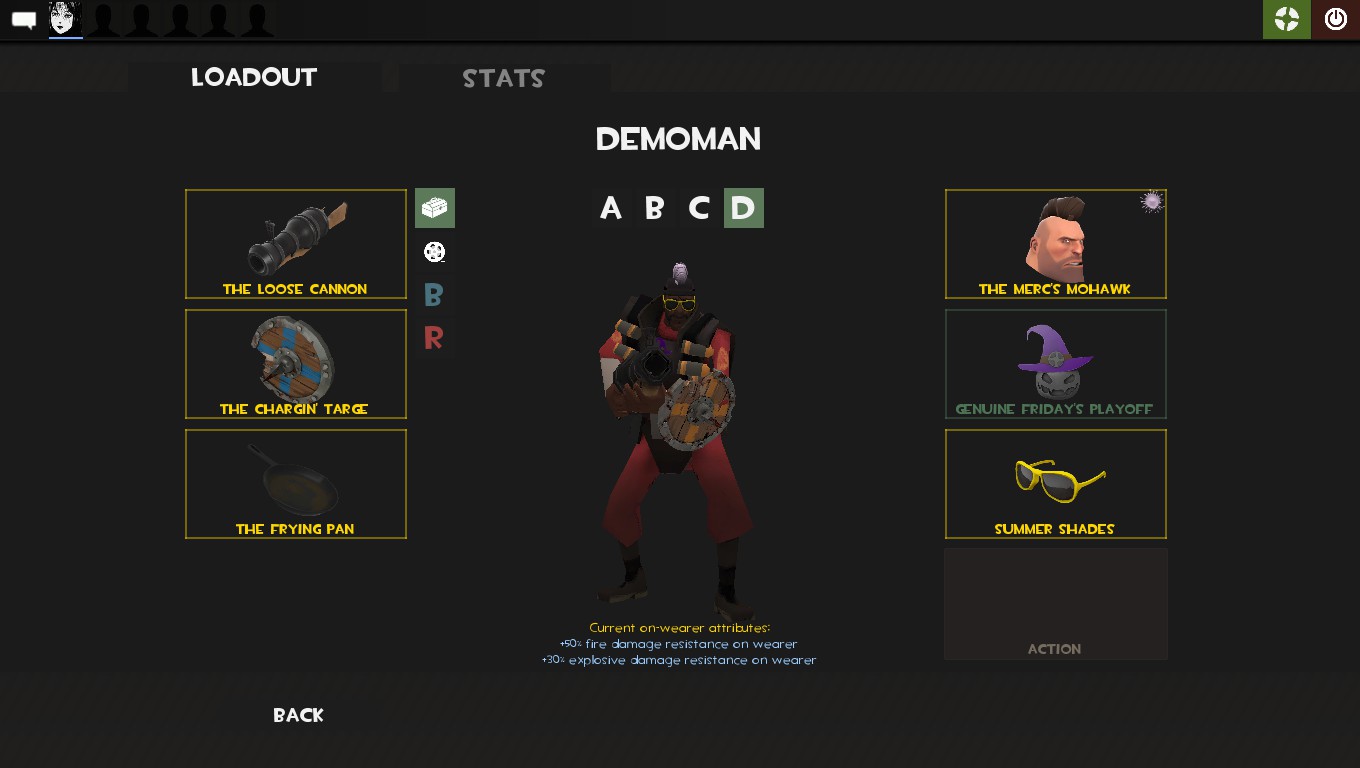Activate loadout preset D

point(743,208)
